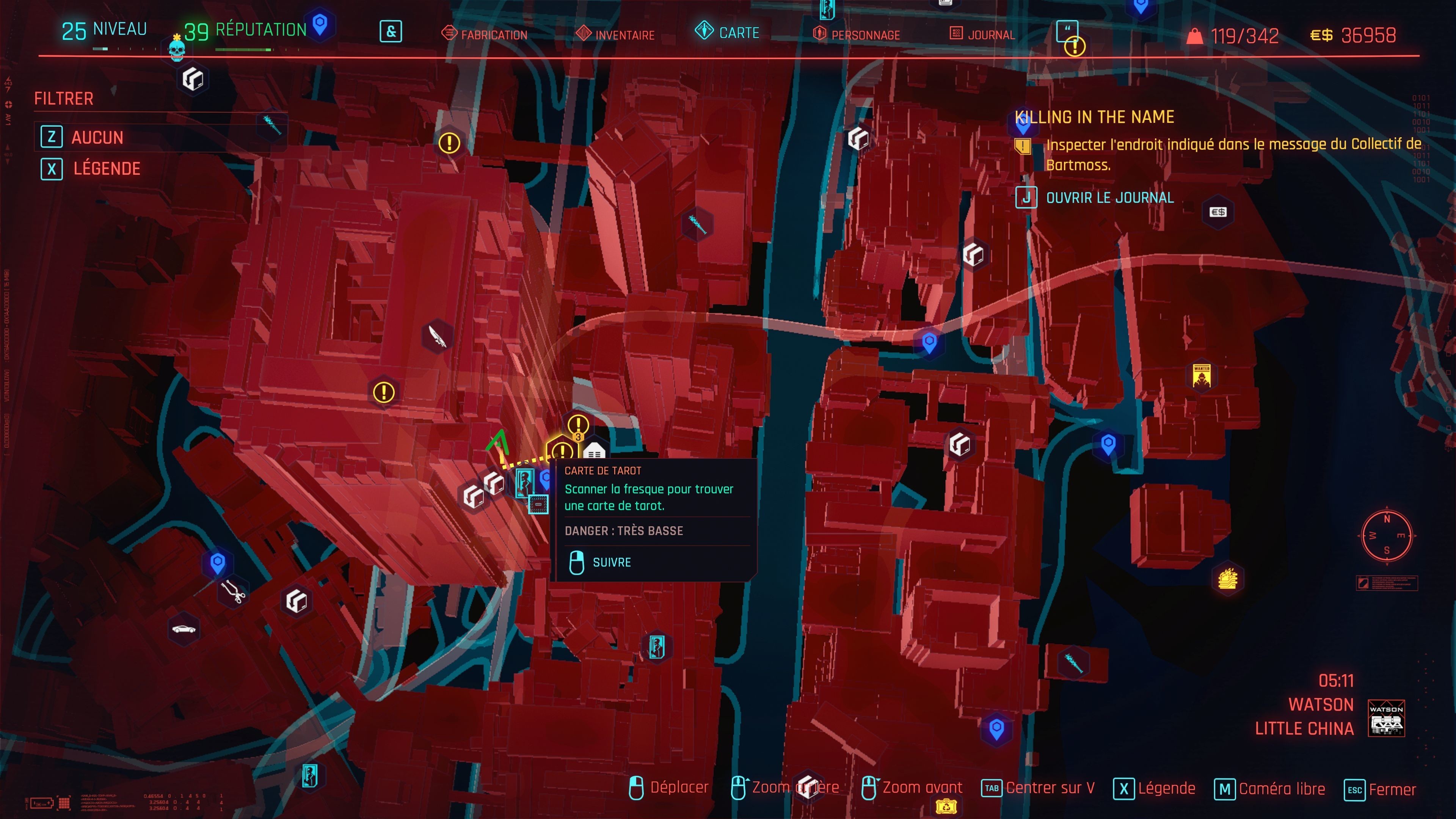
Task: Click Ouvrir le journal for the tracked quest
Action: coord(1109,198)
